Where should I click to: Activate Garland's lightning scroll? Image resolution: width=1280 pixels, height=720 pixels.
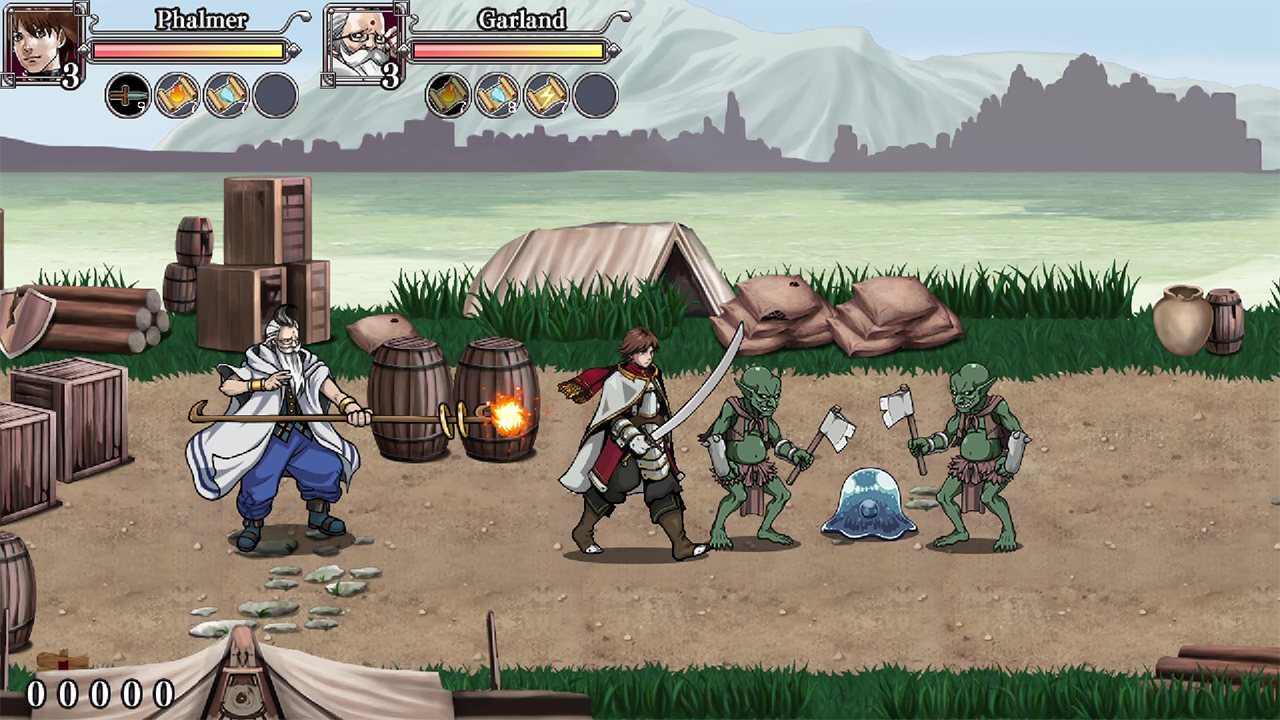point(546,96)
